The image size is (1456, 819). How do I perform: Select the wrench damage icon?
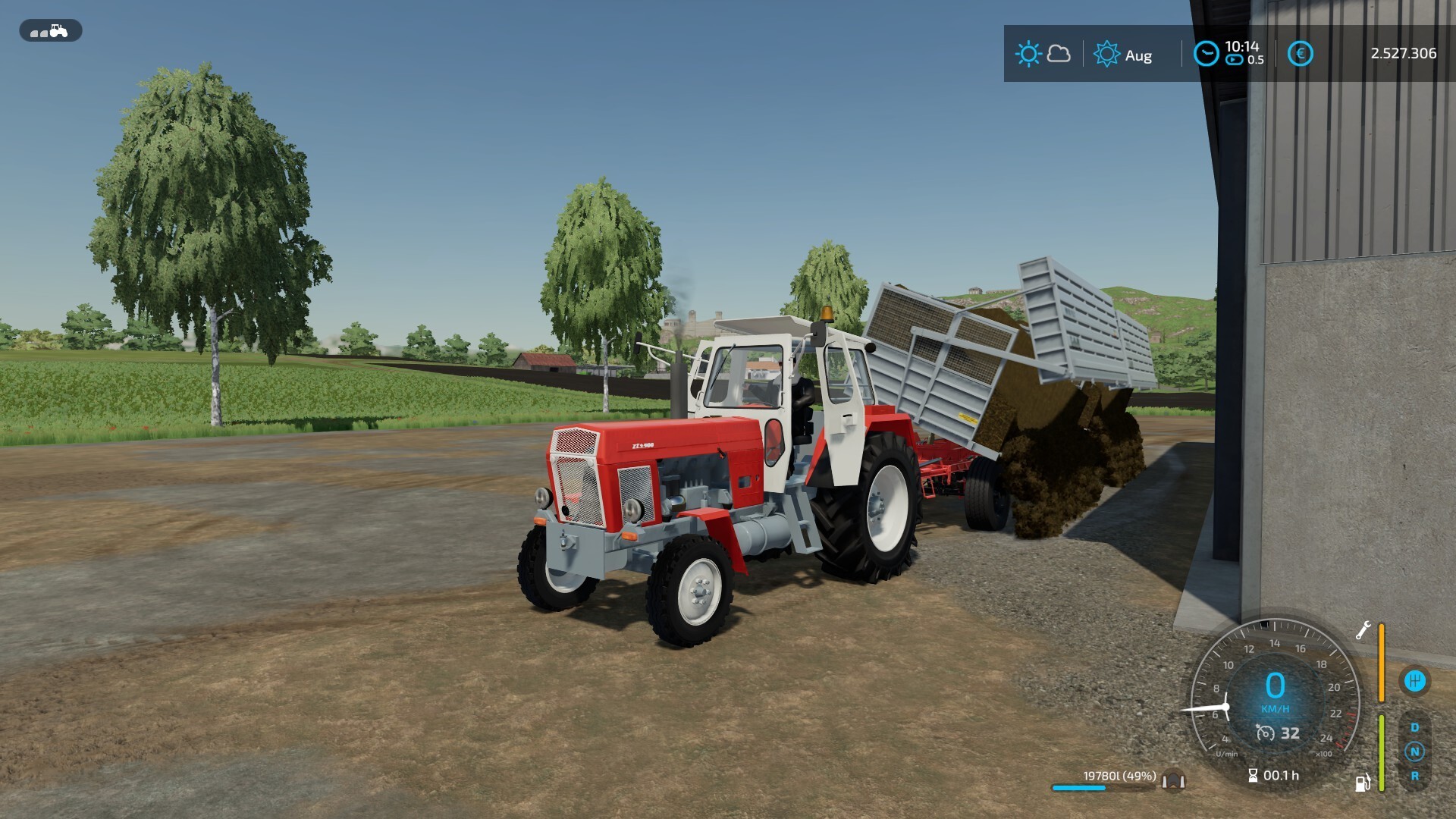[x=1363, y=631]
